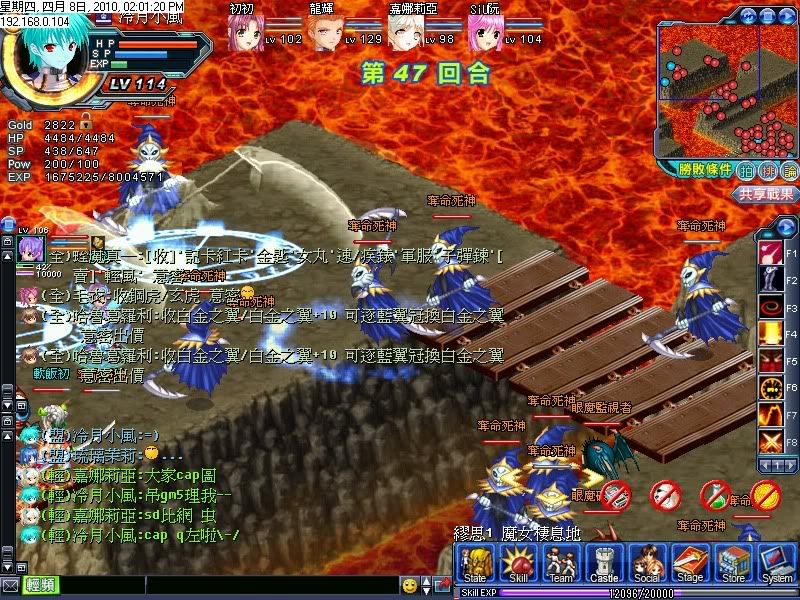
Task: Open the smiley emoticon picker
Action: (409, 584)
